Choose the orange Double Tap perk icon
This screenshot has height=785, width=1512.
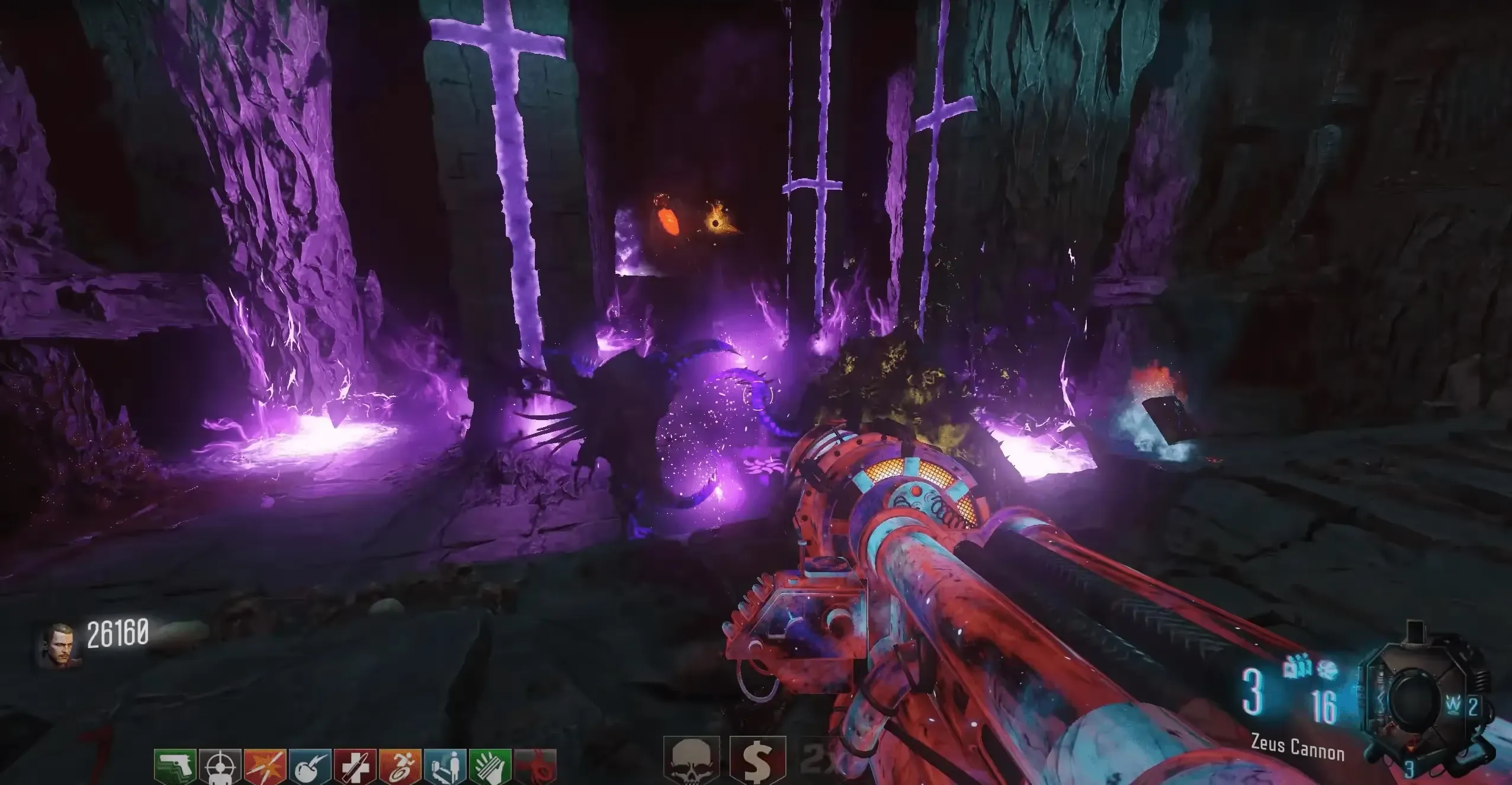265,767
